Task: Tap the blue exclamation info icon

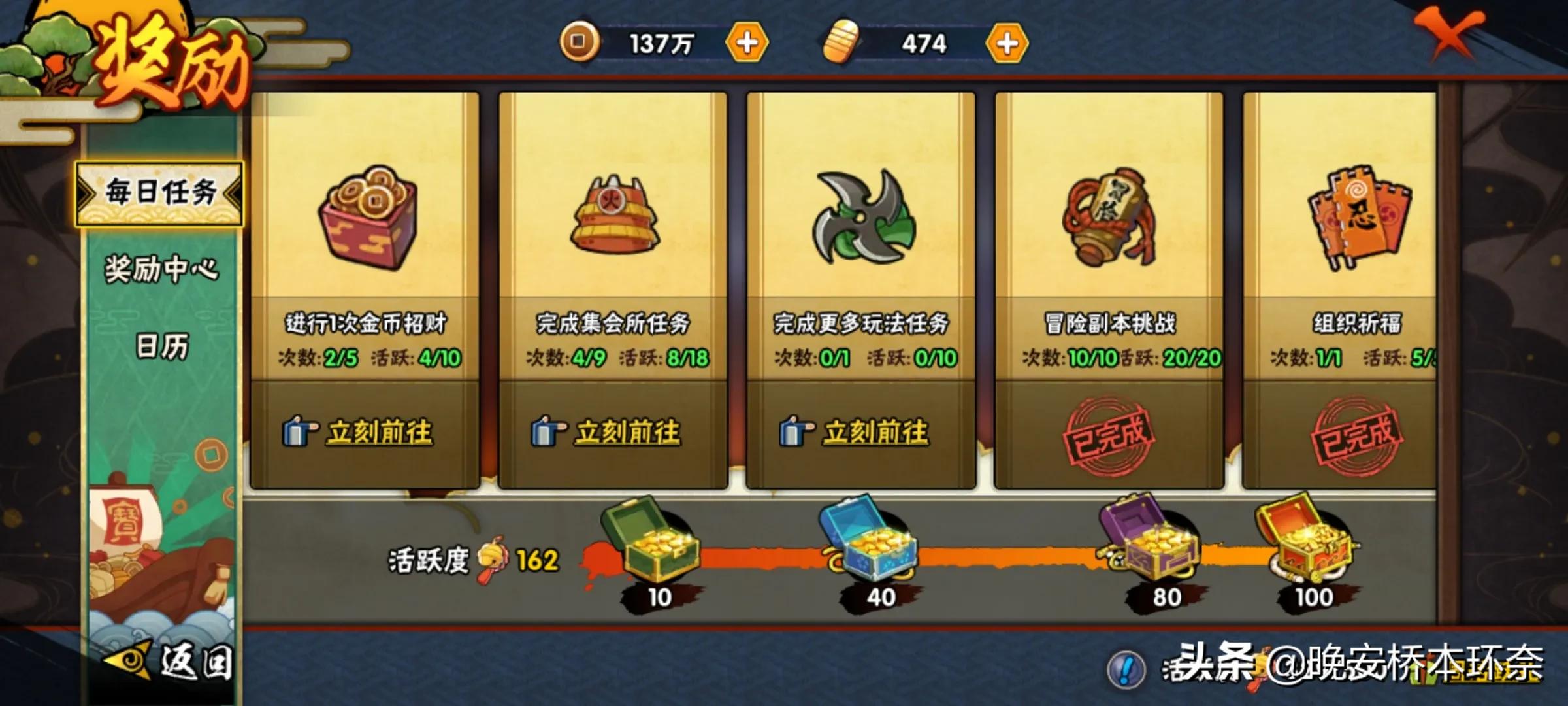Action: coord(1126,669)
